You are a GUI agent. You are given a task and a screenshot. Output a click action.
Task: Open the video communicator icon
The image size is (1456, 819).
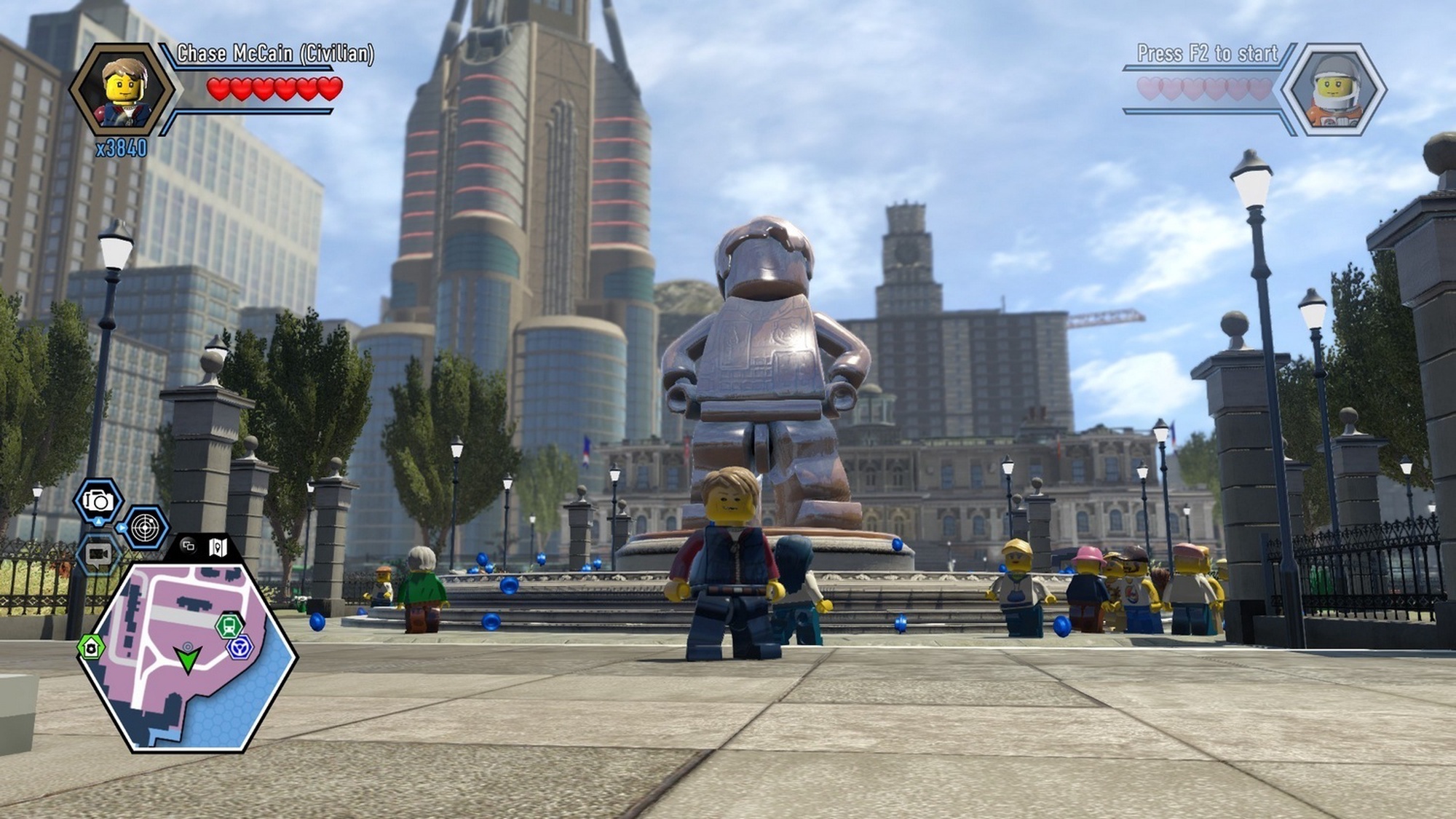98,555
